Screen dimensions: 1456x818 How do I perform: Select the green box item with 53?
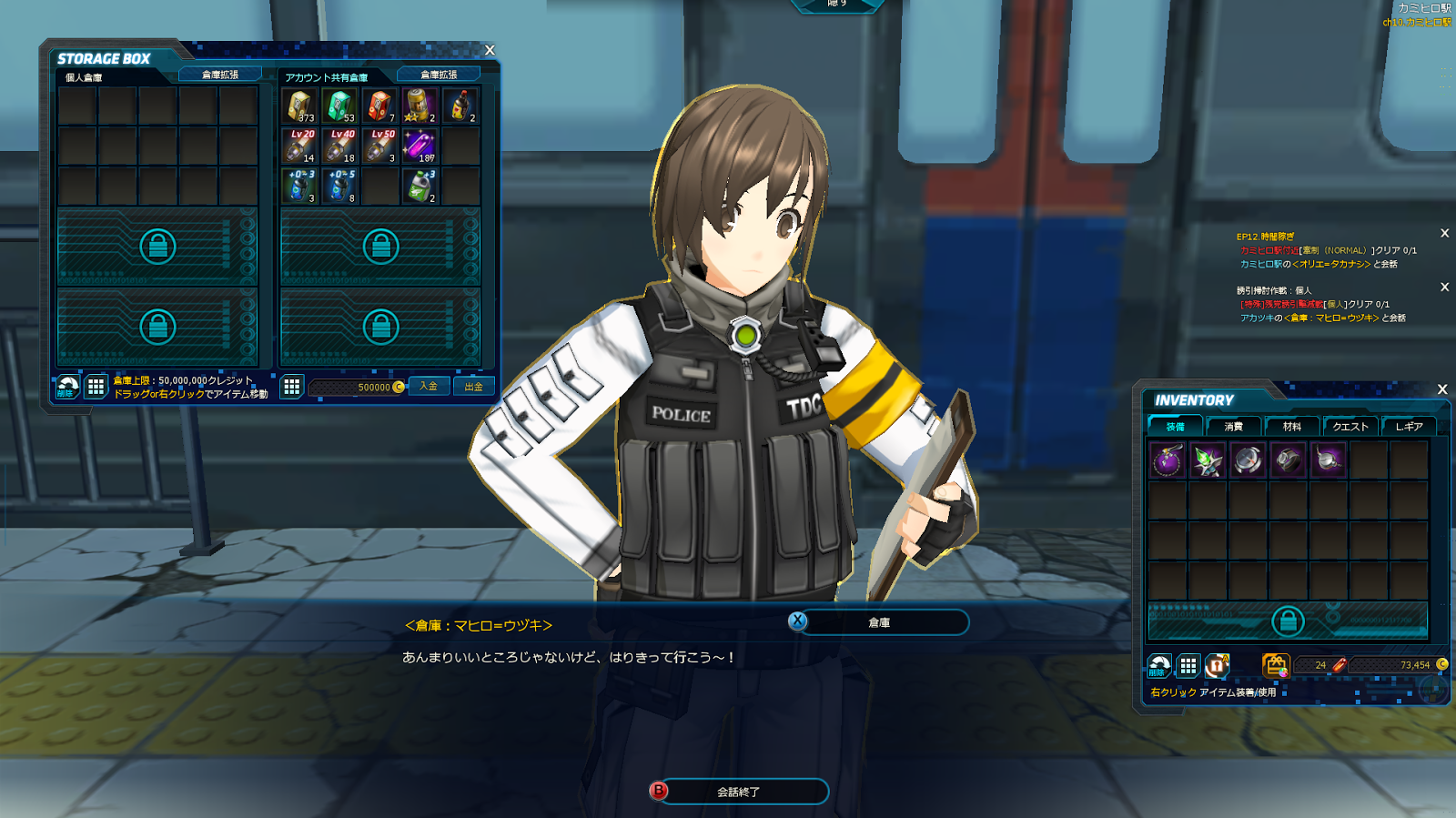(340, 106)
